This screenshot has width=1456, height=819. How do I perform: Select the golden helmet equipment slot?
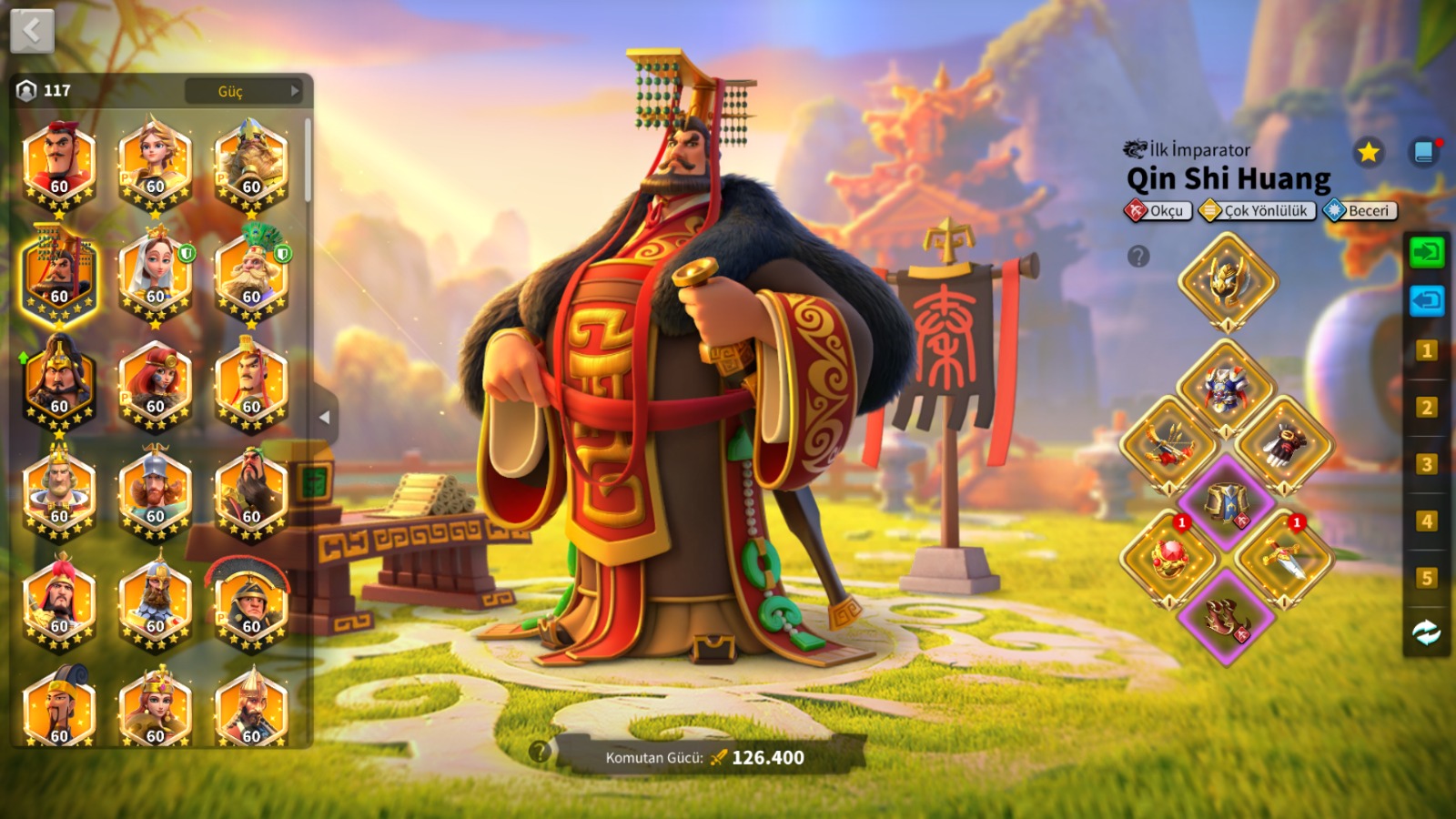coord(1227,281)
